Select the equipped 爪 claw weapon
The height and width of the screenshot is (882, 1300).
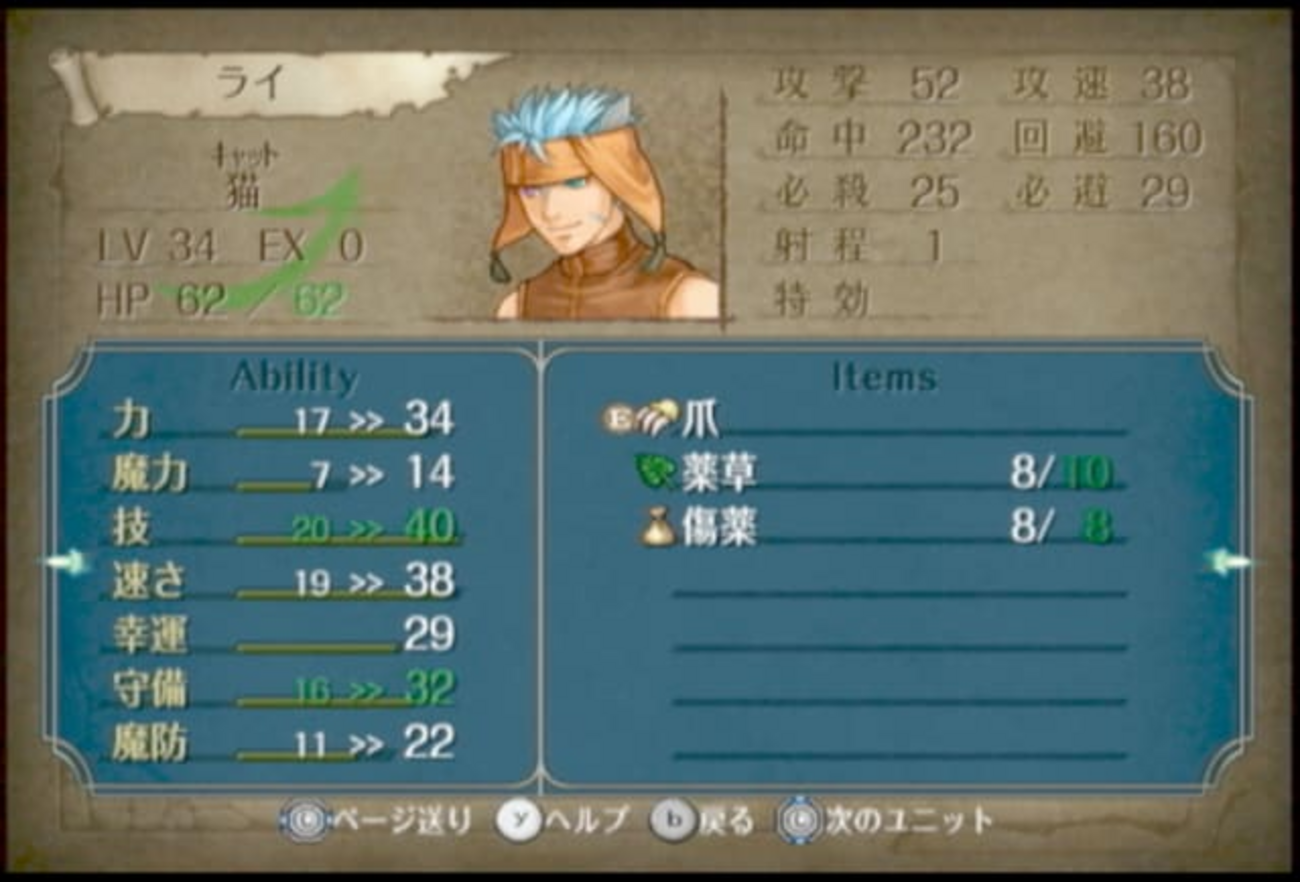(698, 420)
